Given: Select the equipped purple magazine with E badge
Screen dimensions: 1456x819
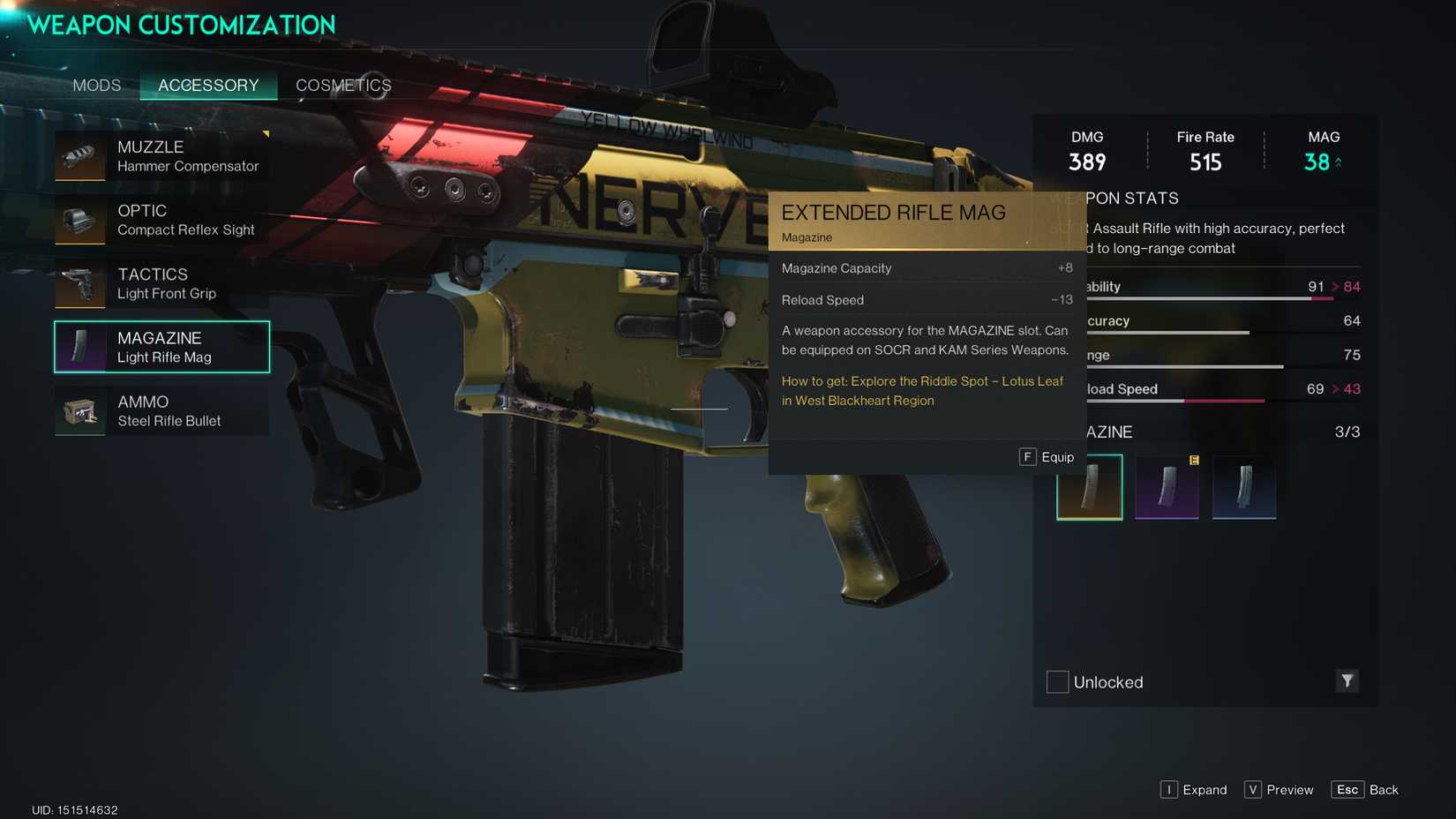Looking at the screenshot, I should pyautogui.click(x=1167, y=486).
